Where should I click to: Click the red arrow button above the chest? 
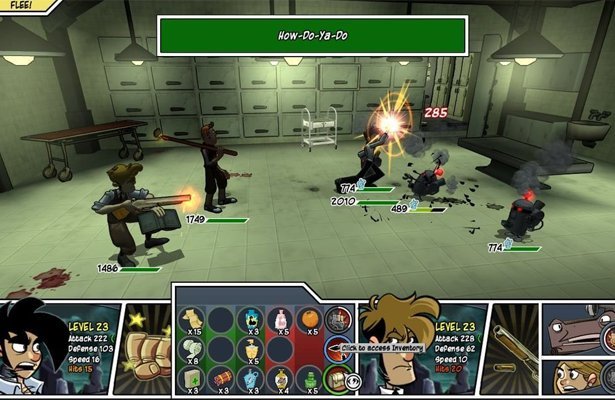click(336, 349)
